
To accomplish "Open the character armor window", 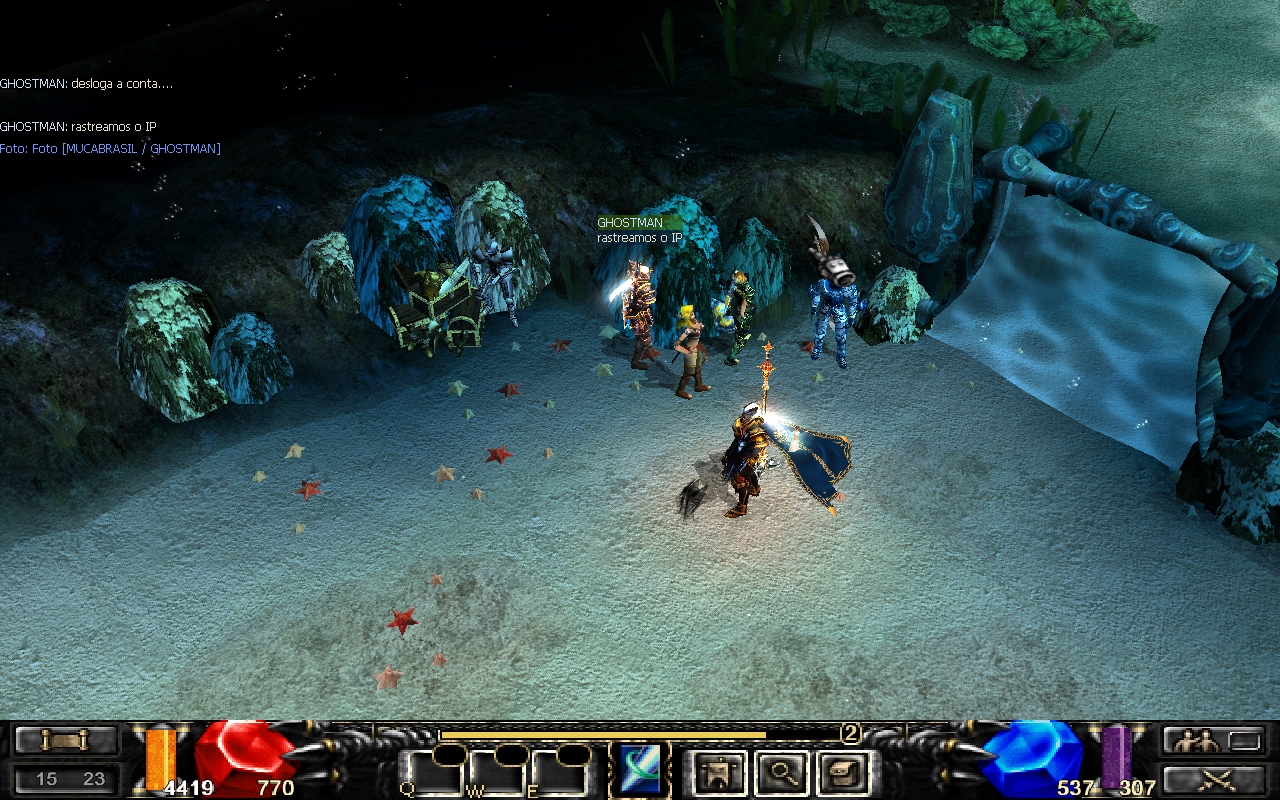I will pyautogui.click(x=716, y=772).
